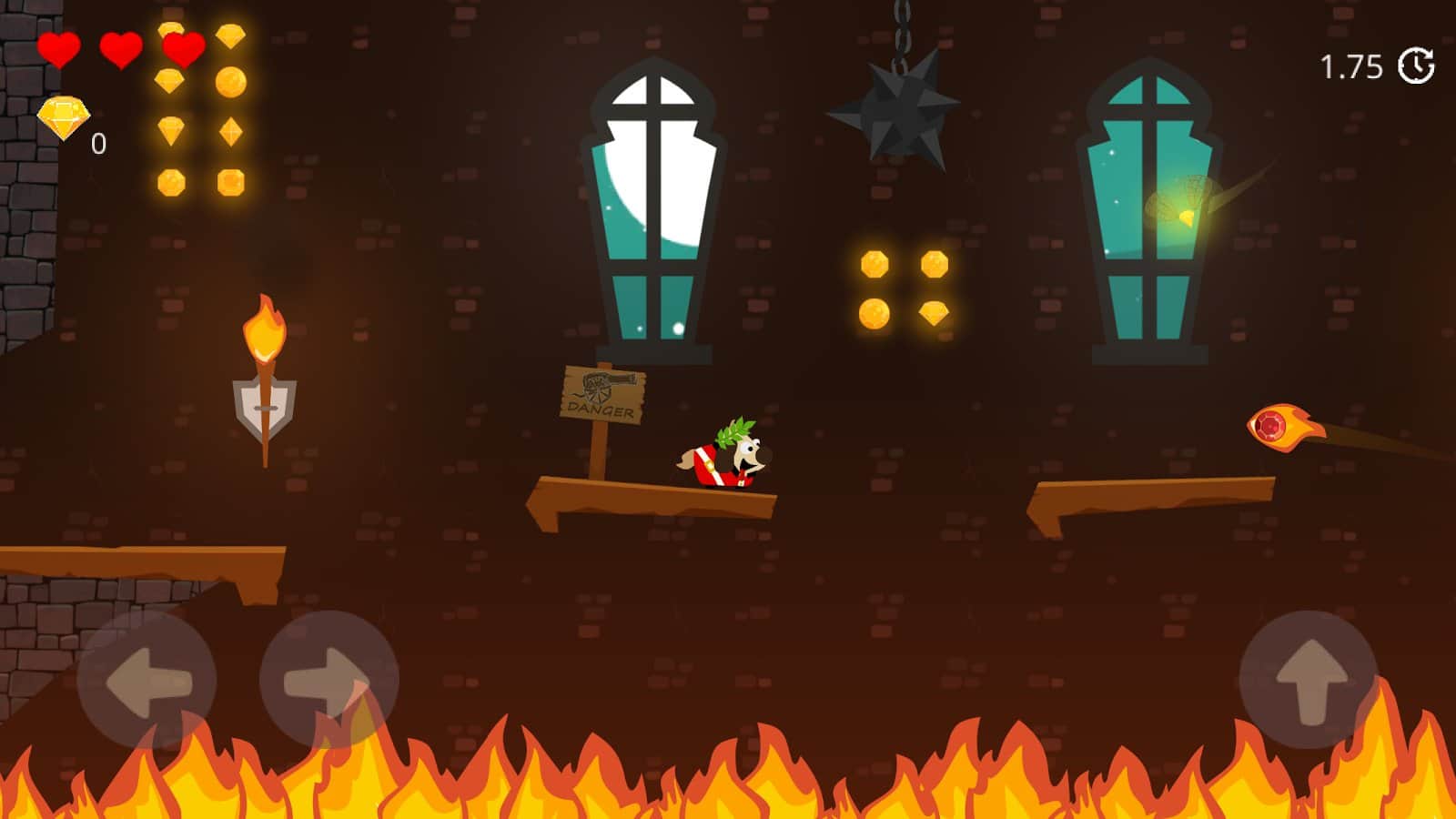Click a coin in the floating coin cluster
The width and height of the screenshot is (1456, 819).
click(875, 266)
